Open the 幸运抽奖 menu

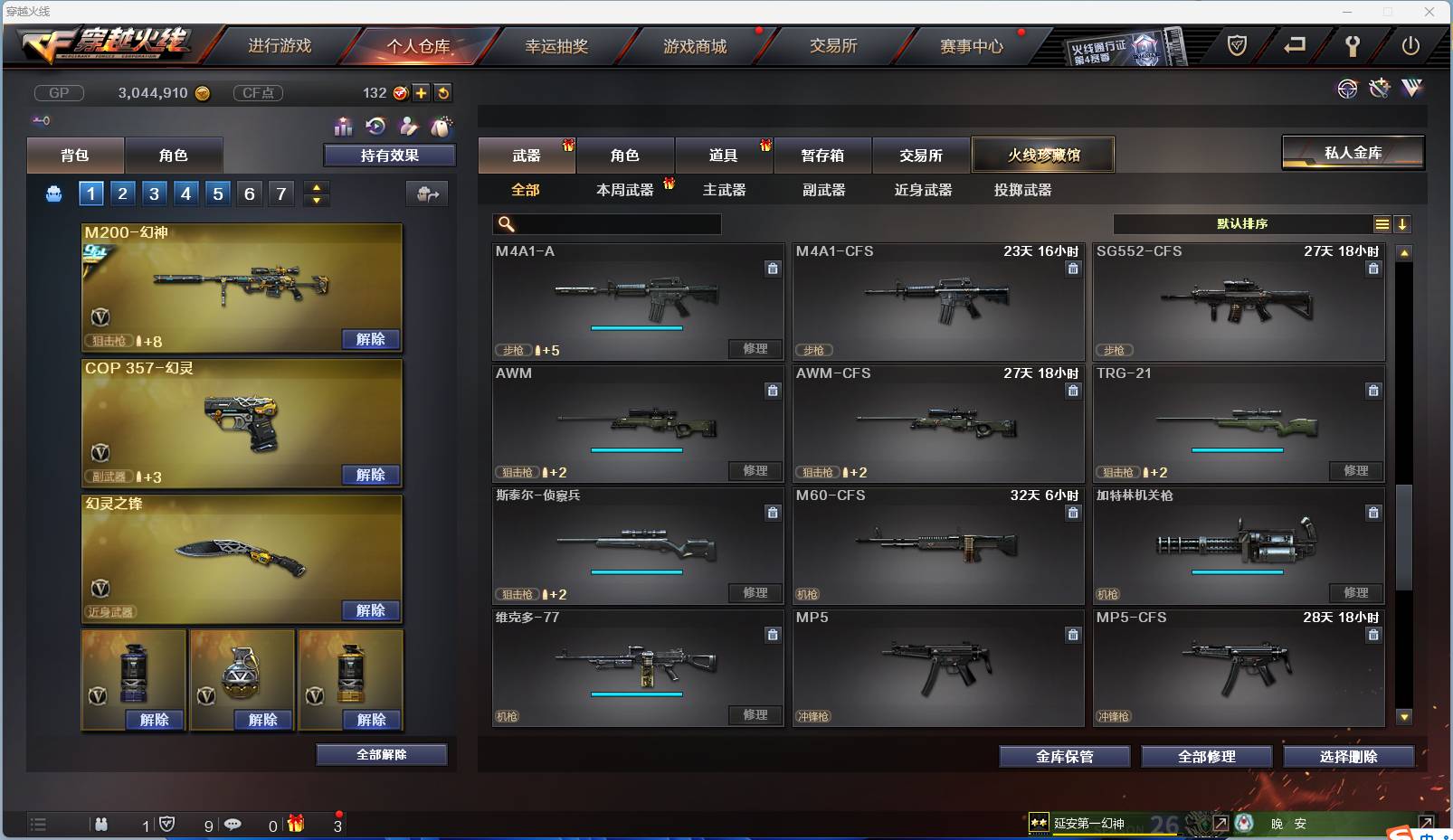558,45
